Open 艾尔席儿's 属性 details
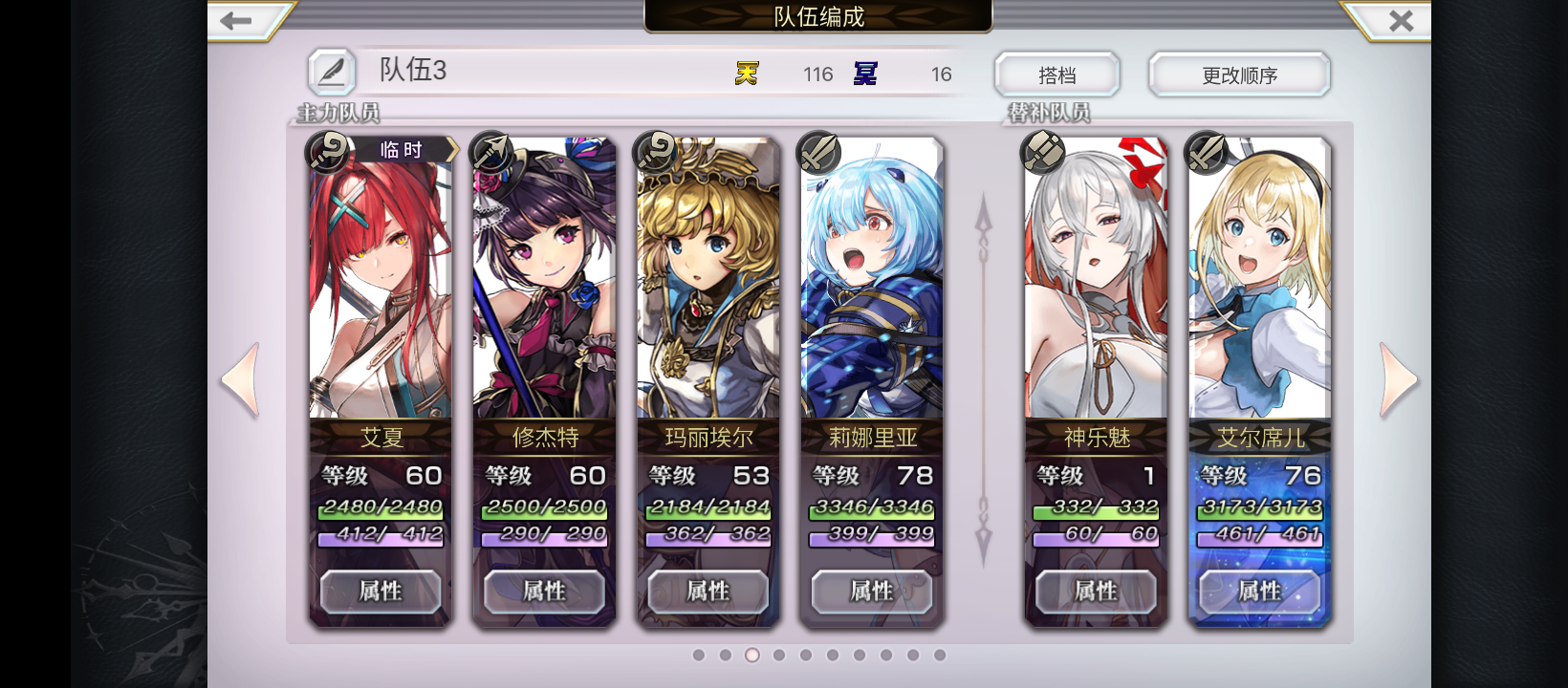This screenshot has width=1568, height=688. pos(1260,591)
